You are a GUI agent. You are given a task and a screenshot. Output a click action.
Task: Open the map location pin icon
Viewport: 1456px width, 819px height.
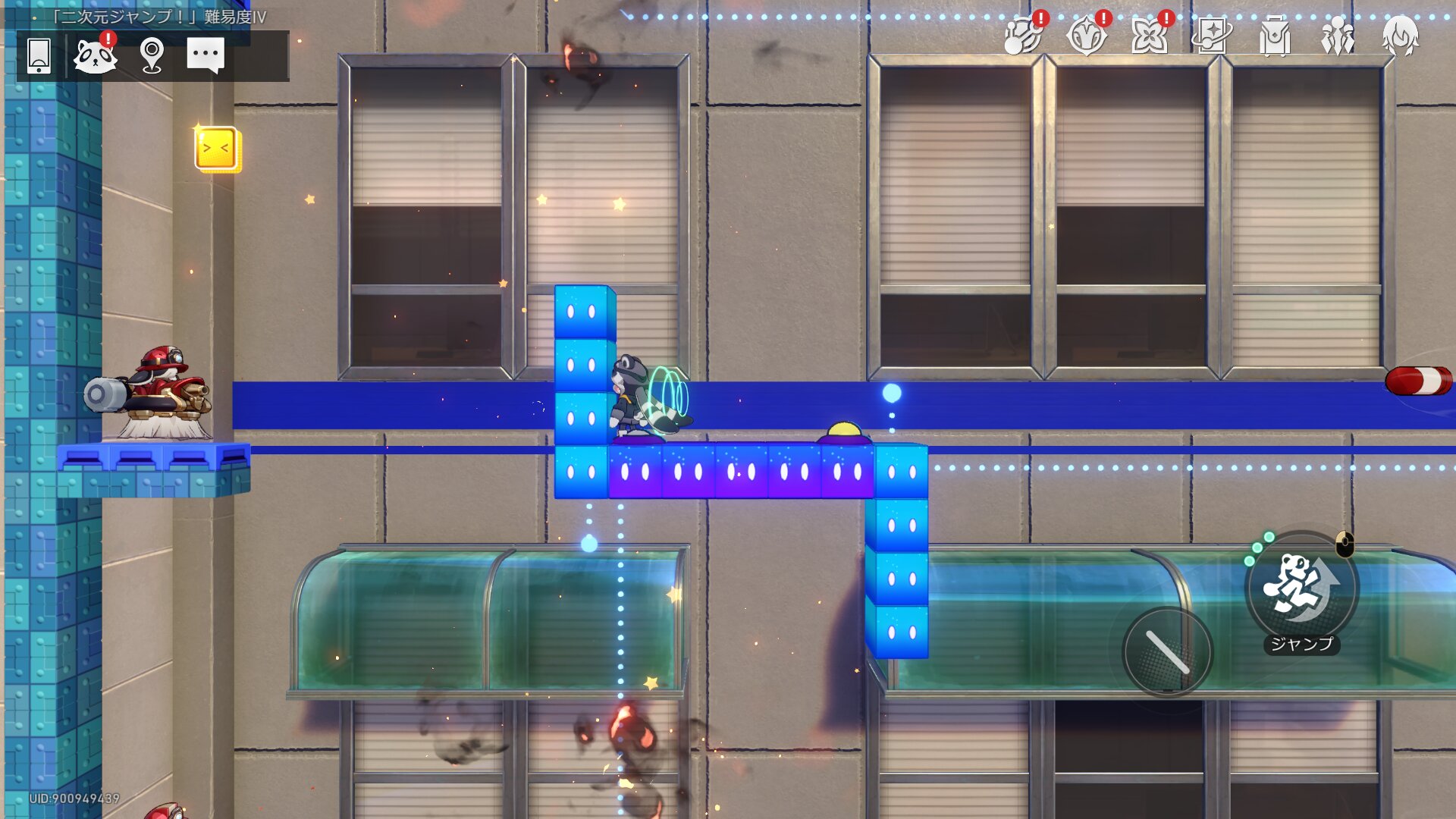(x=152, y=55)
